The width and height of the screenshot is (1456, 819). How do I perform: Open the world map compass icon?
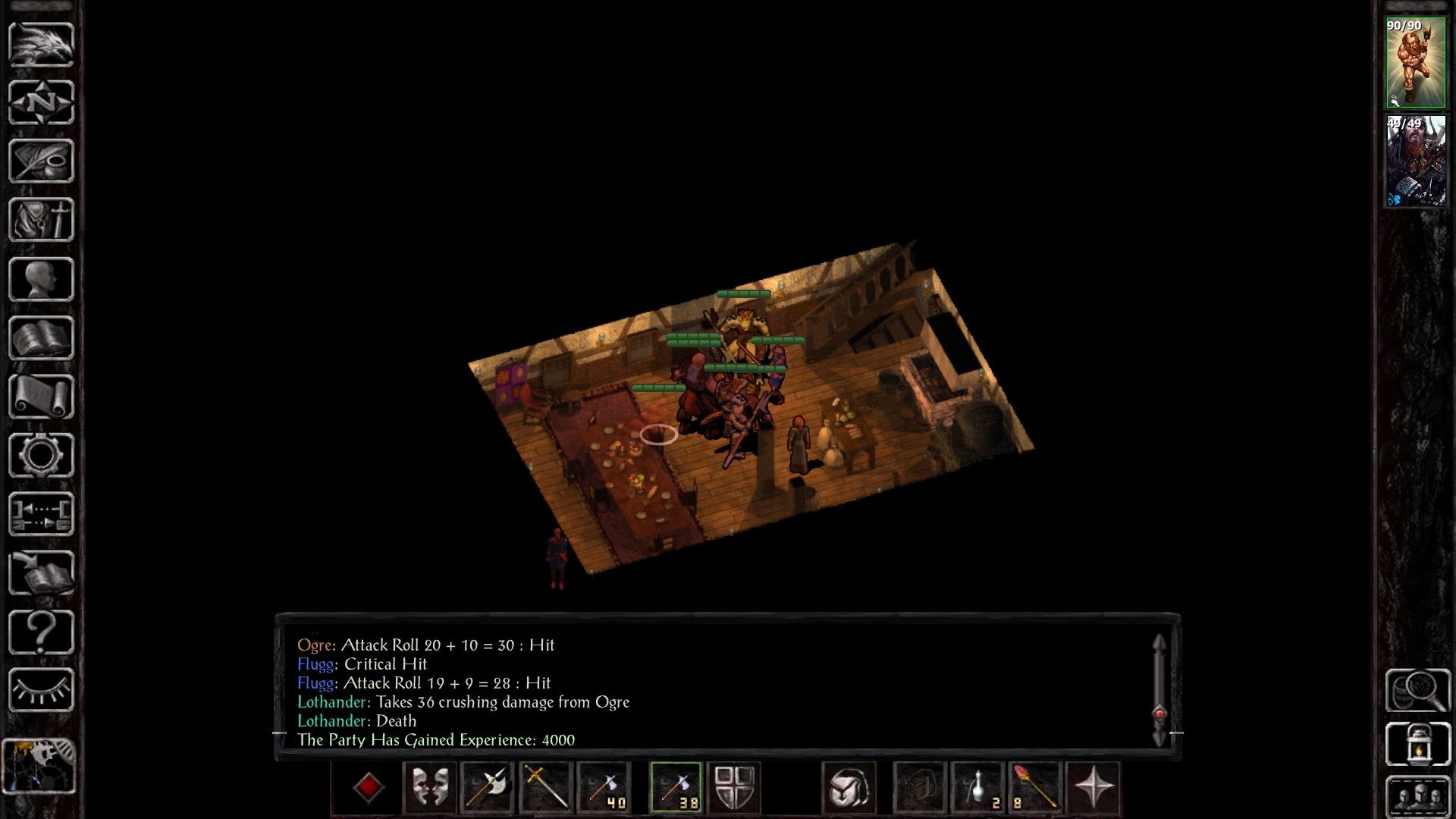point(42,102)
